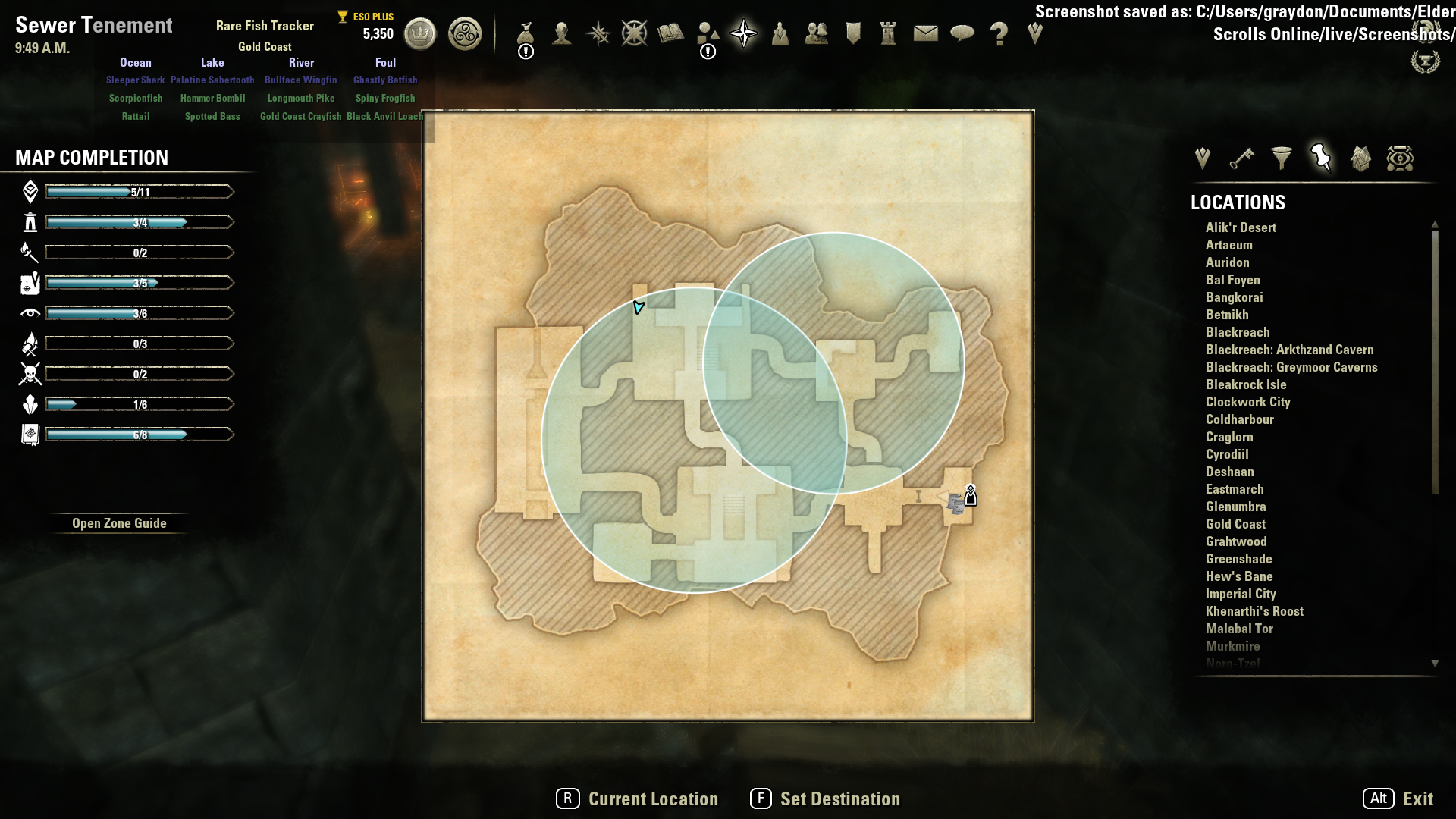Open the social speech bubble icon
Viewport: 1456px width, 819px height.
962,33
